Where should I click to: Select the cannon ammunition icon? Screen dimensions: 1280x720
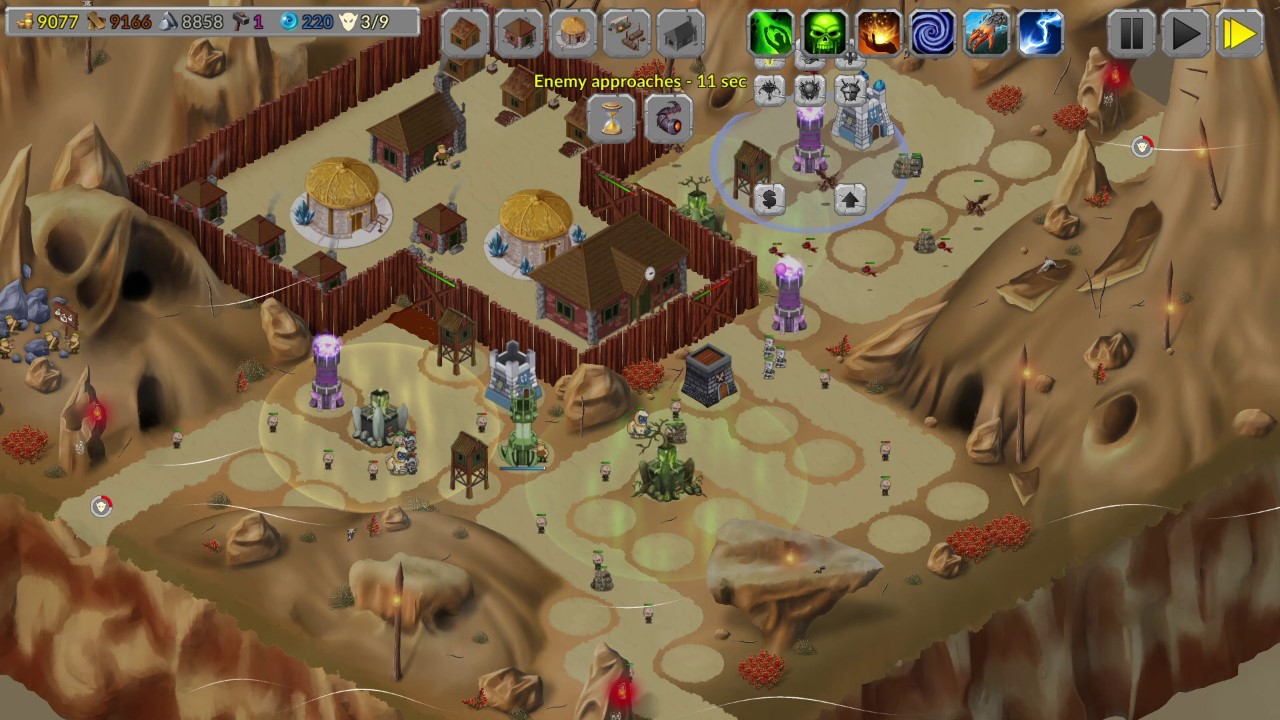[668, 120]
